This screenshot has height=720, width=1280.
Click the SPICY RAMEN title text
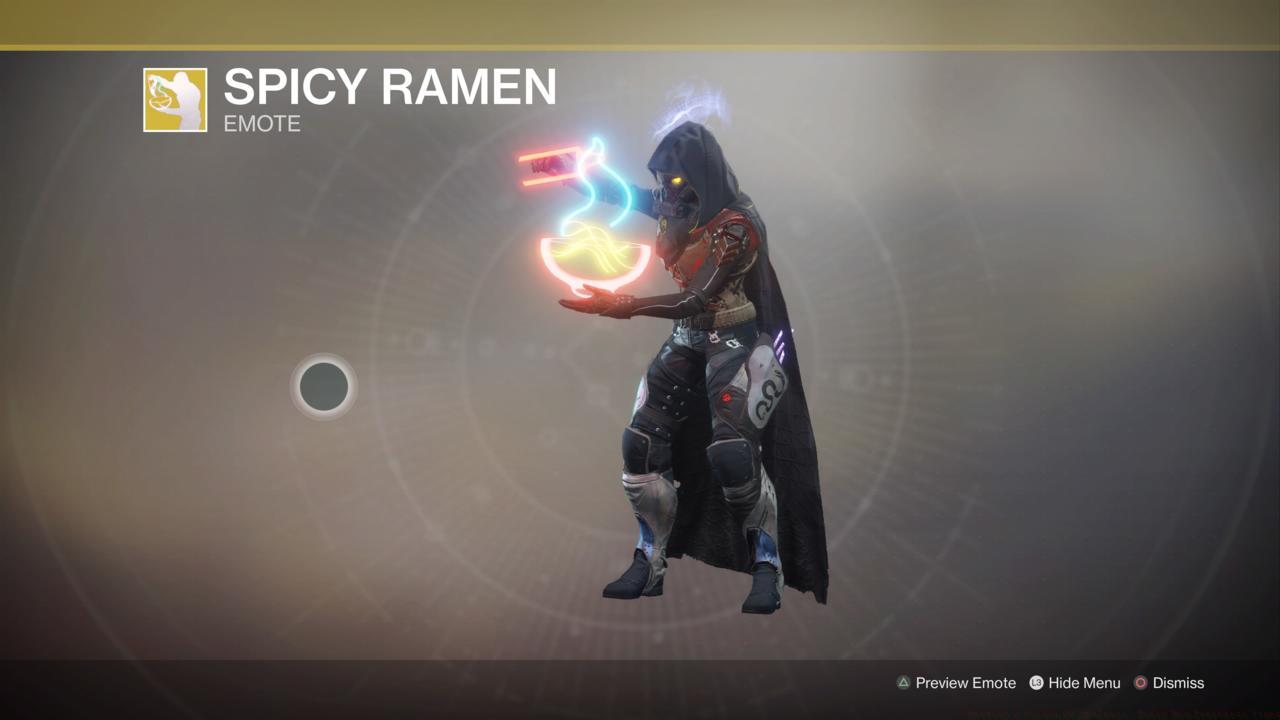pyautogui.click(x=390, y=88)
